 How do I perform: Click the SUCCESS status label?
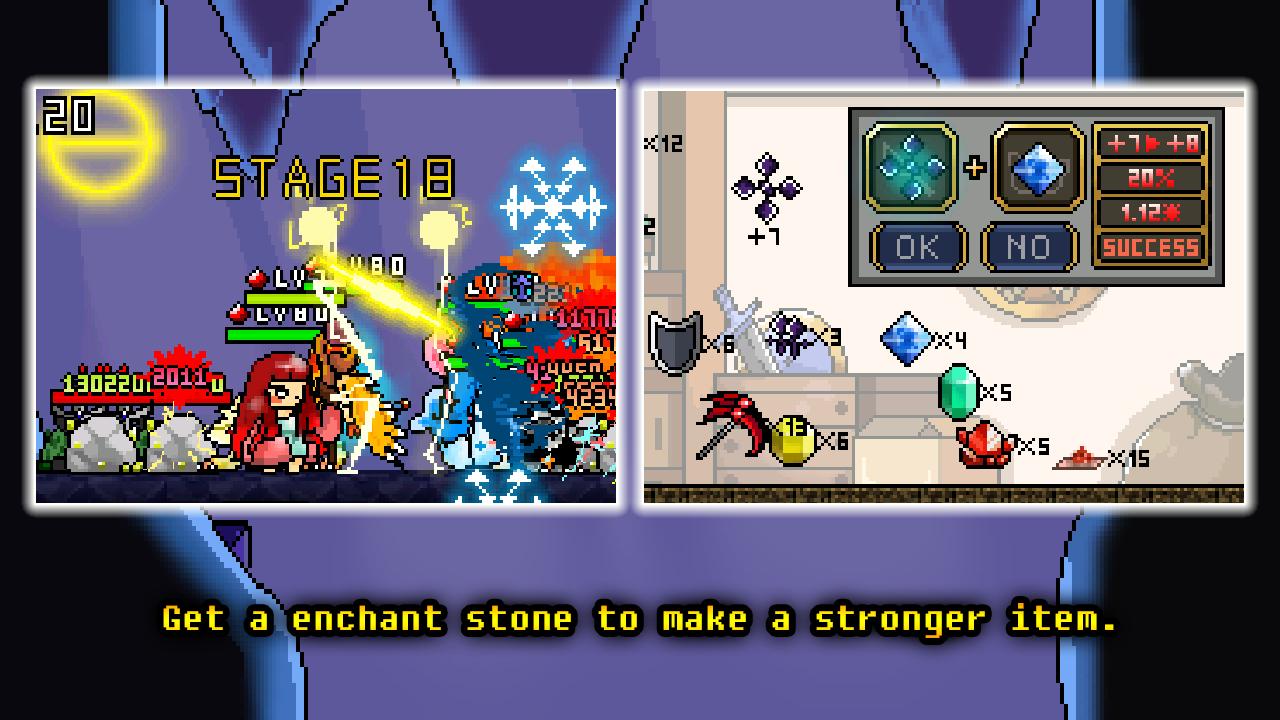click(x=1148, y=247)
